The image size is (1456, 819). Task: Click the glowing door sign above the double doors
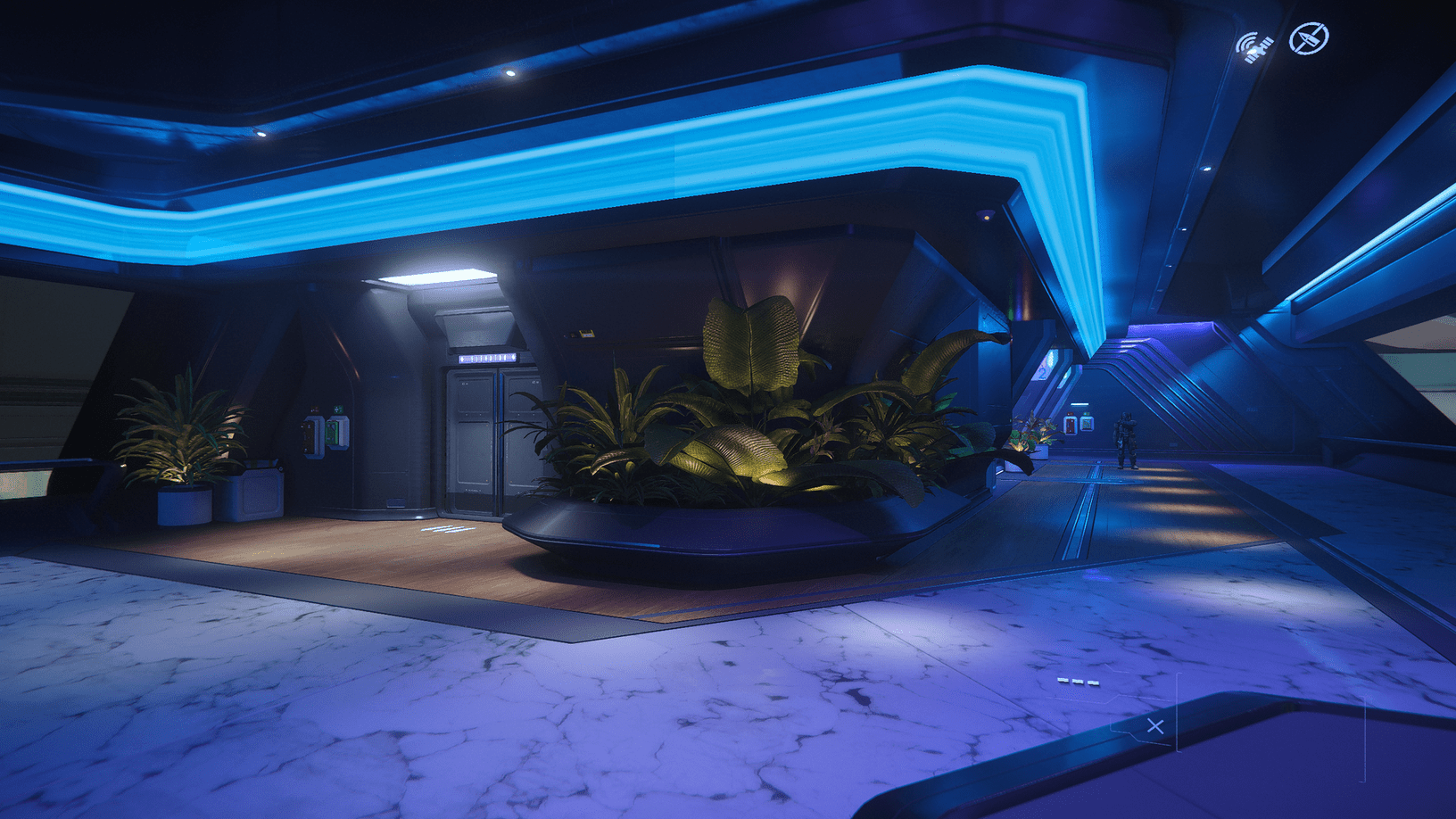(x=489, y=358)
